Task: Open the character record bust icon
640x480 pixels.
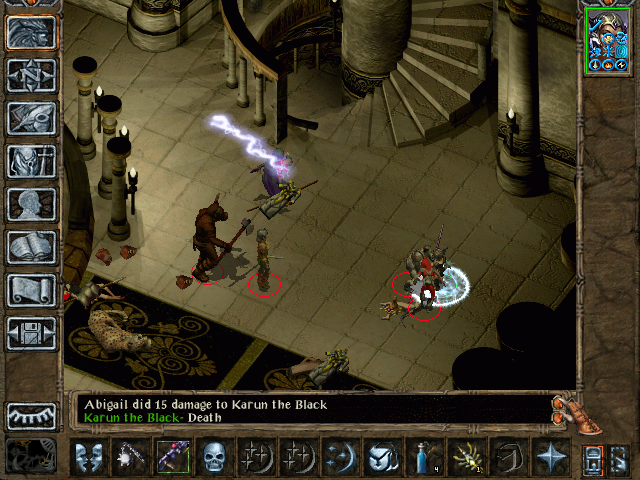Action: point(32,204)
